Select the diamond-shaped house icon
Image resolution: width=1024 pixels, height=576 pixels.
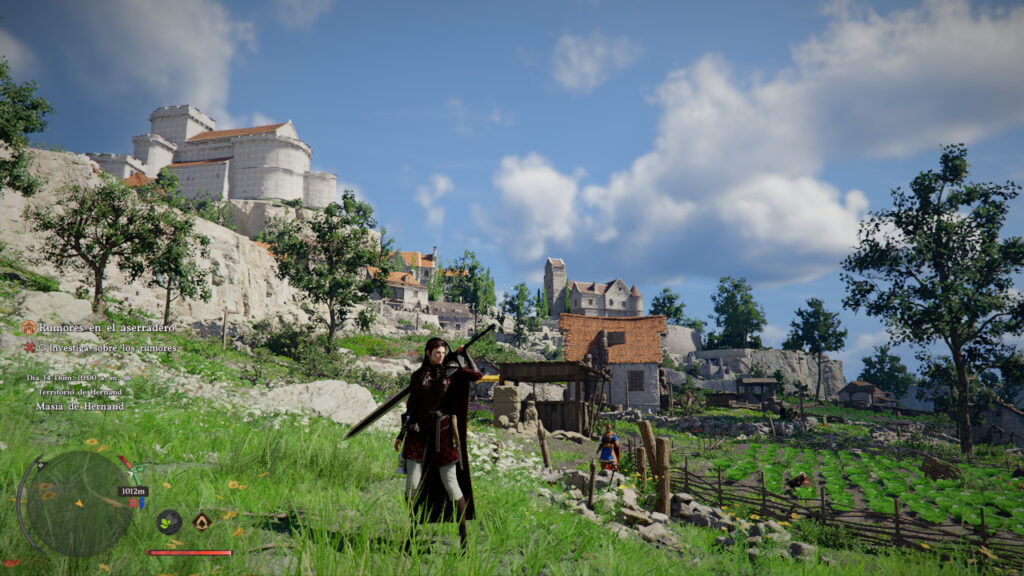pyautogui.click(x=202, y=521)
